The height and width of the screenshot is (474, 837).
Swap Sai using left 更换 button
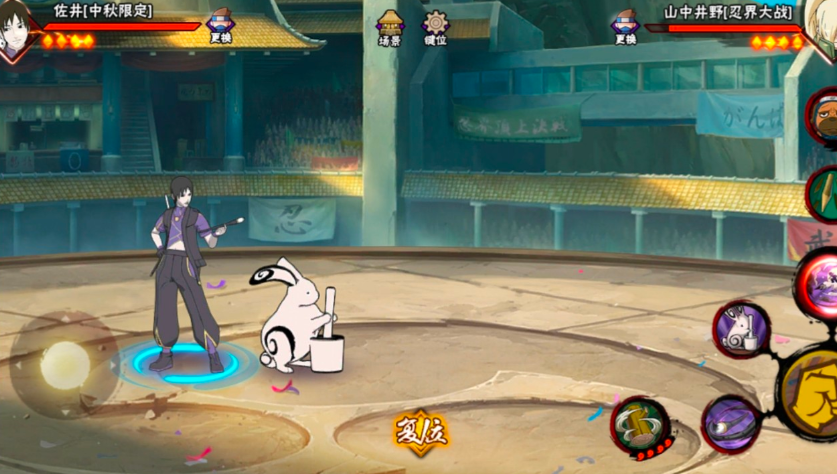(x=220, y=27)
